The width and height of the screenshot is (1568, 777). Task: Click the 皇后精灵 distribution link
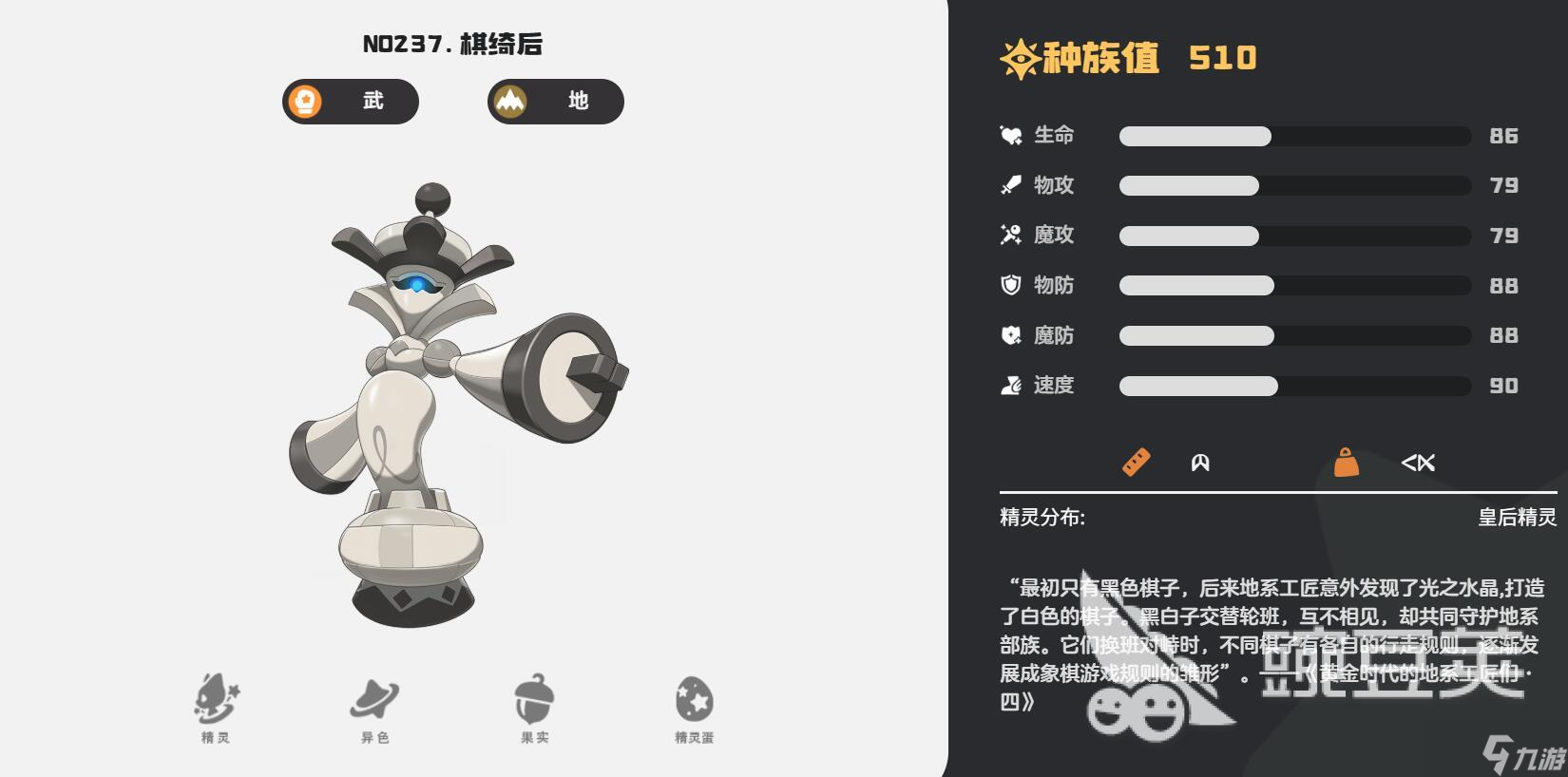1517,517
